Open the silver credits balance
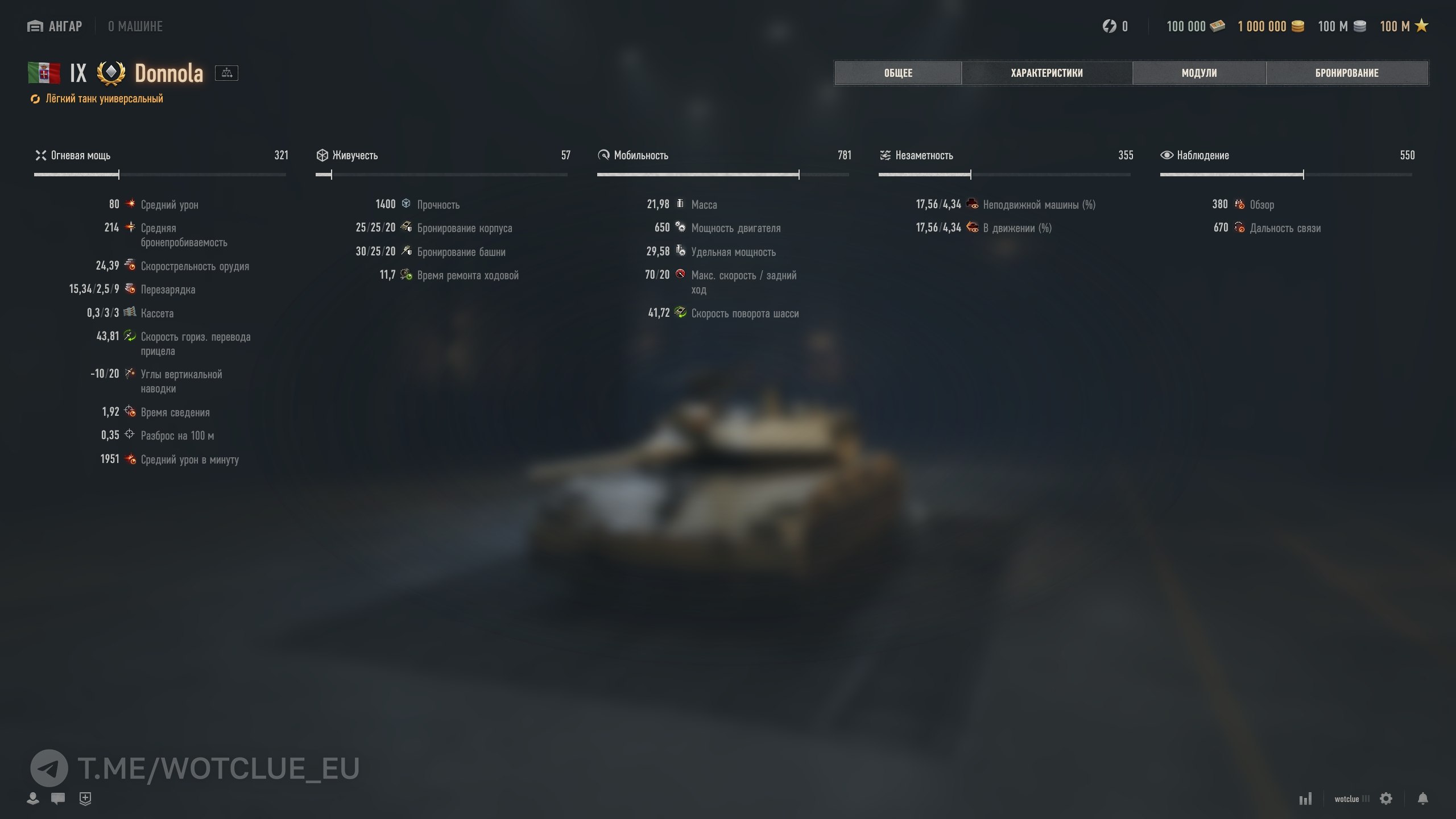 pyautogui.click(x=1342, y=26)
